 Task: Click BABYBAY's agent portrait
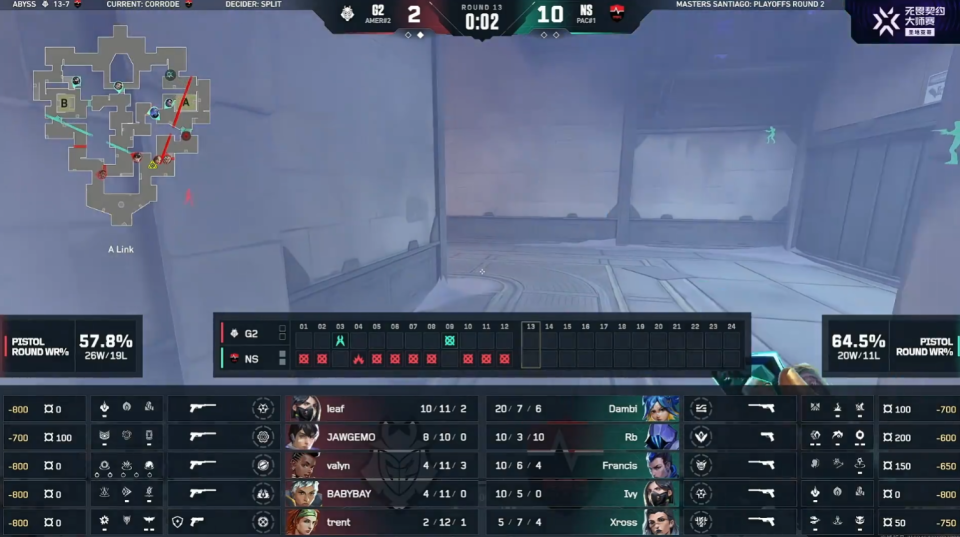[305, 493]
